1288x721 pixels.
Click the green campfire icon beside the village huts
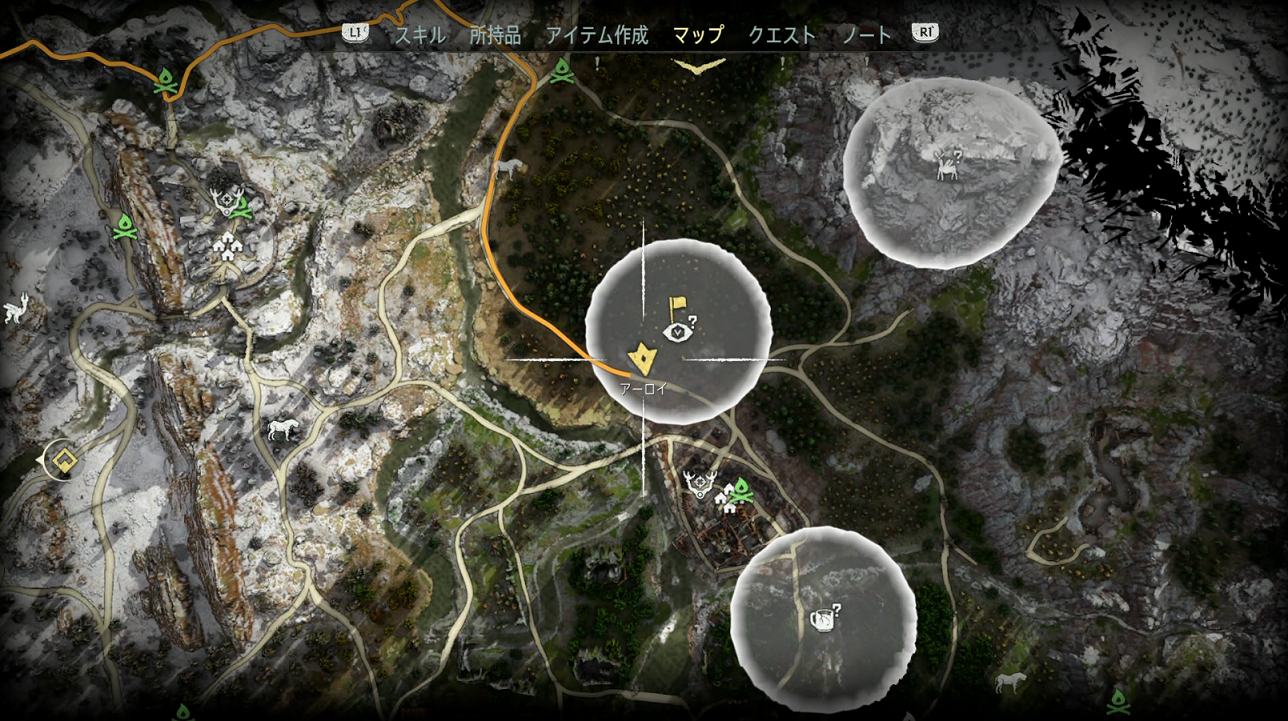(742, 491)
